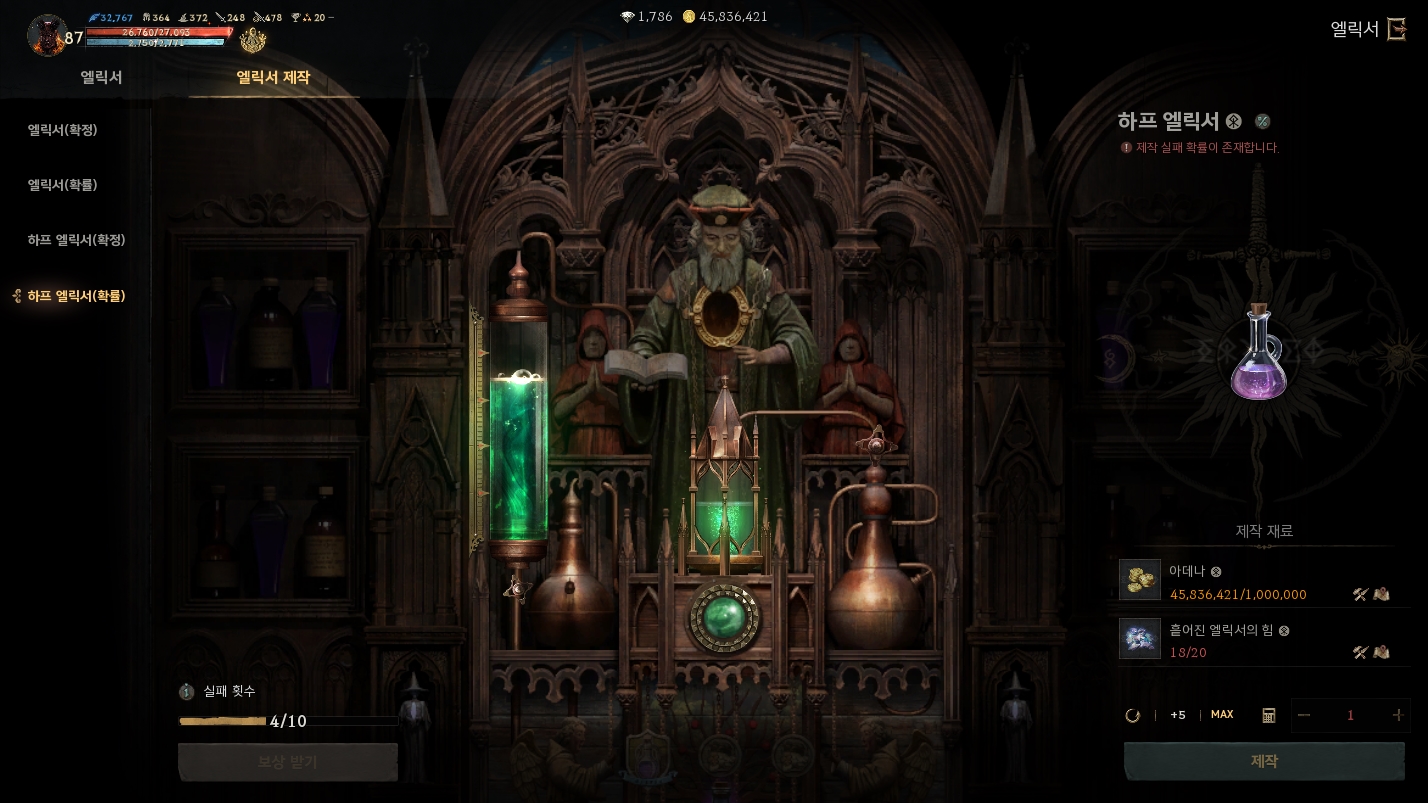Decrease craft quantity with the minus button

pos(1303,715)
